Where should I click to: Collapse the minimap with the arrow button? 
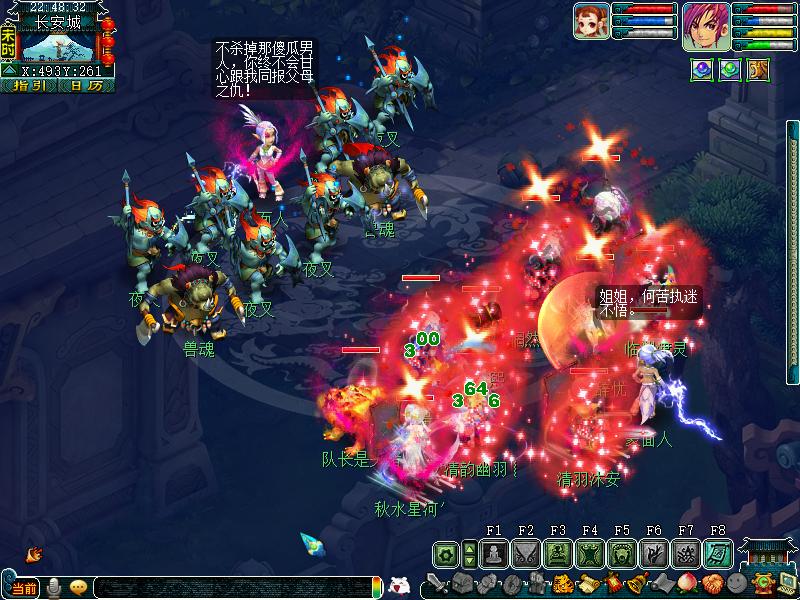[x=8, y=70]
